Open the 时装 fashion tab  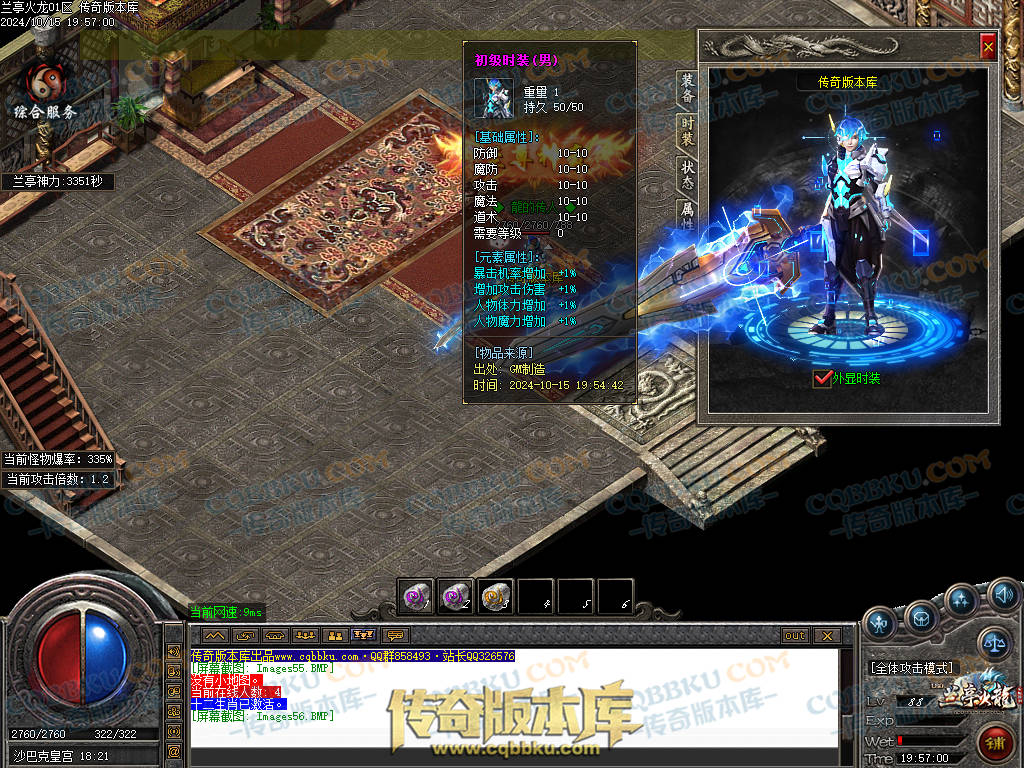click(x=688, y=132)
